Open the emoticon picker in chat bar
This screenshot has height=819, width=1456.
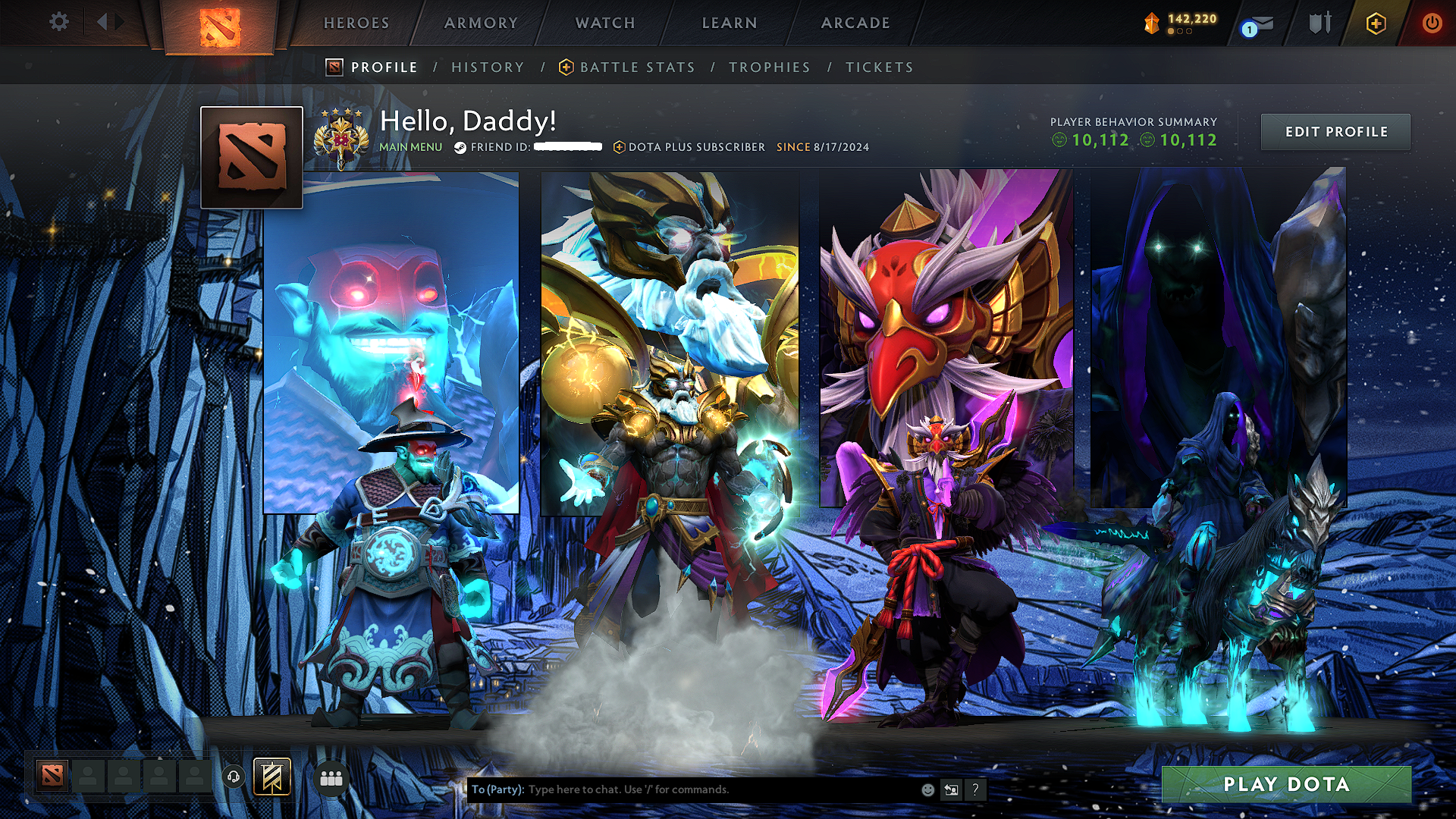(927, 789)
